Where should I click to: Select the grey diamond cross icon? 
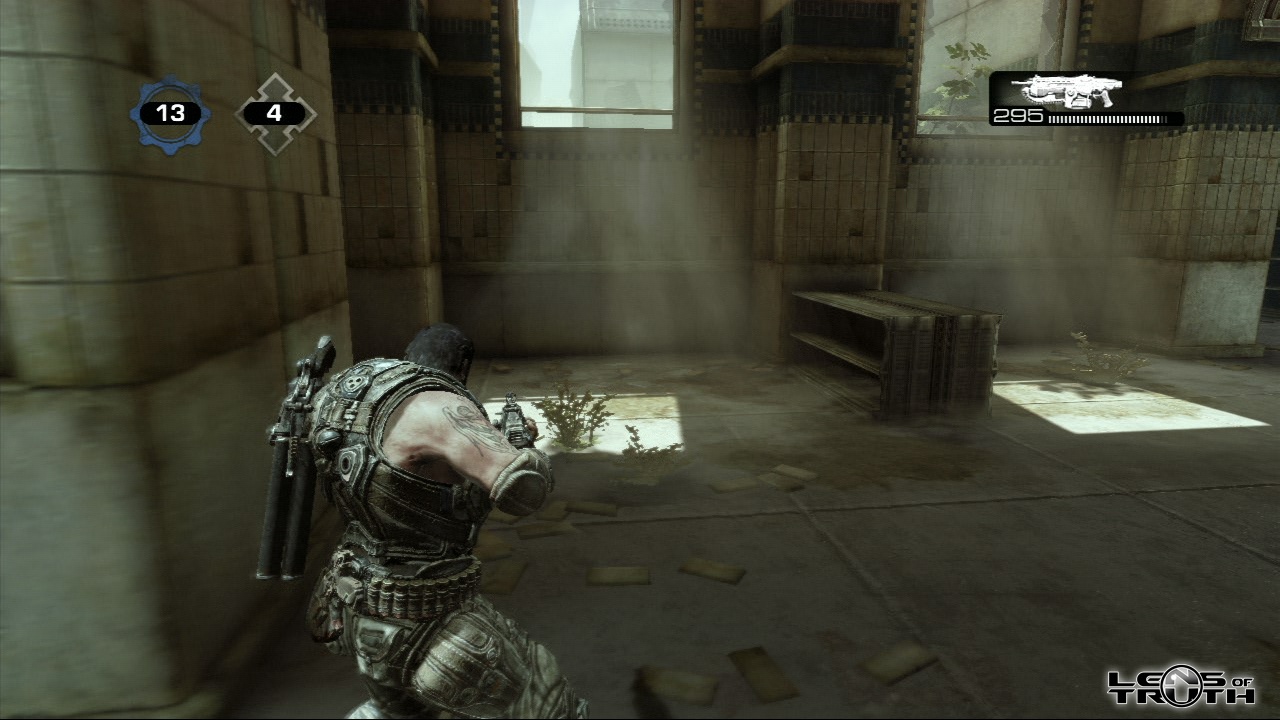tap(274, 114)
